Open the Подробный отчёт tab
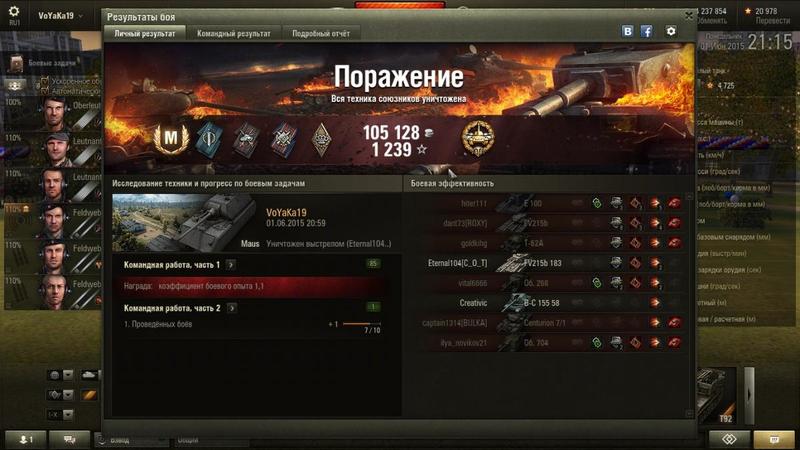 click(320, 33)
